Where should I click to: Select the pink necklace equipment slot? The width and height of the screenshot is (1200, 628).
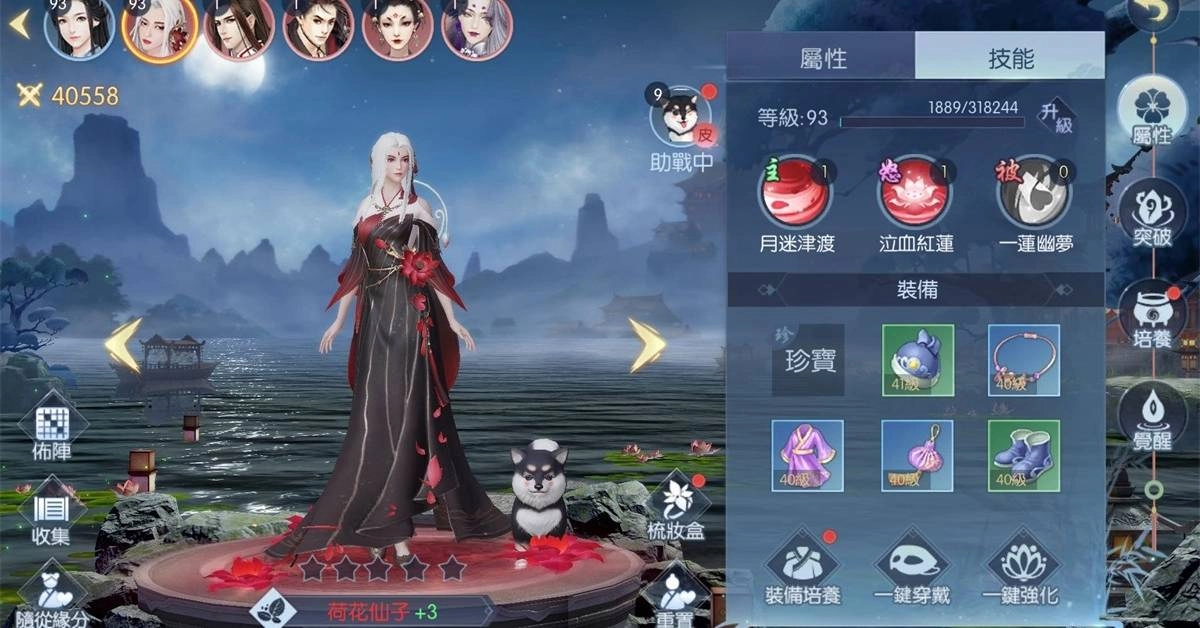point(1024,360)
